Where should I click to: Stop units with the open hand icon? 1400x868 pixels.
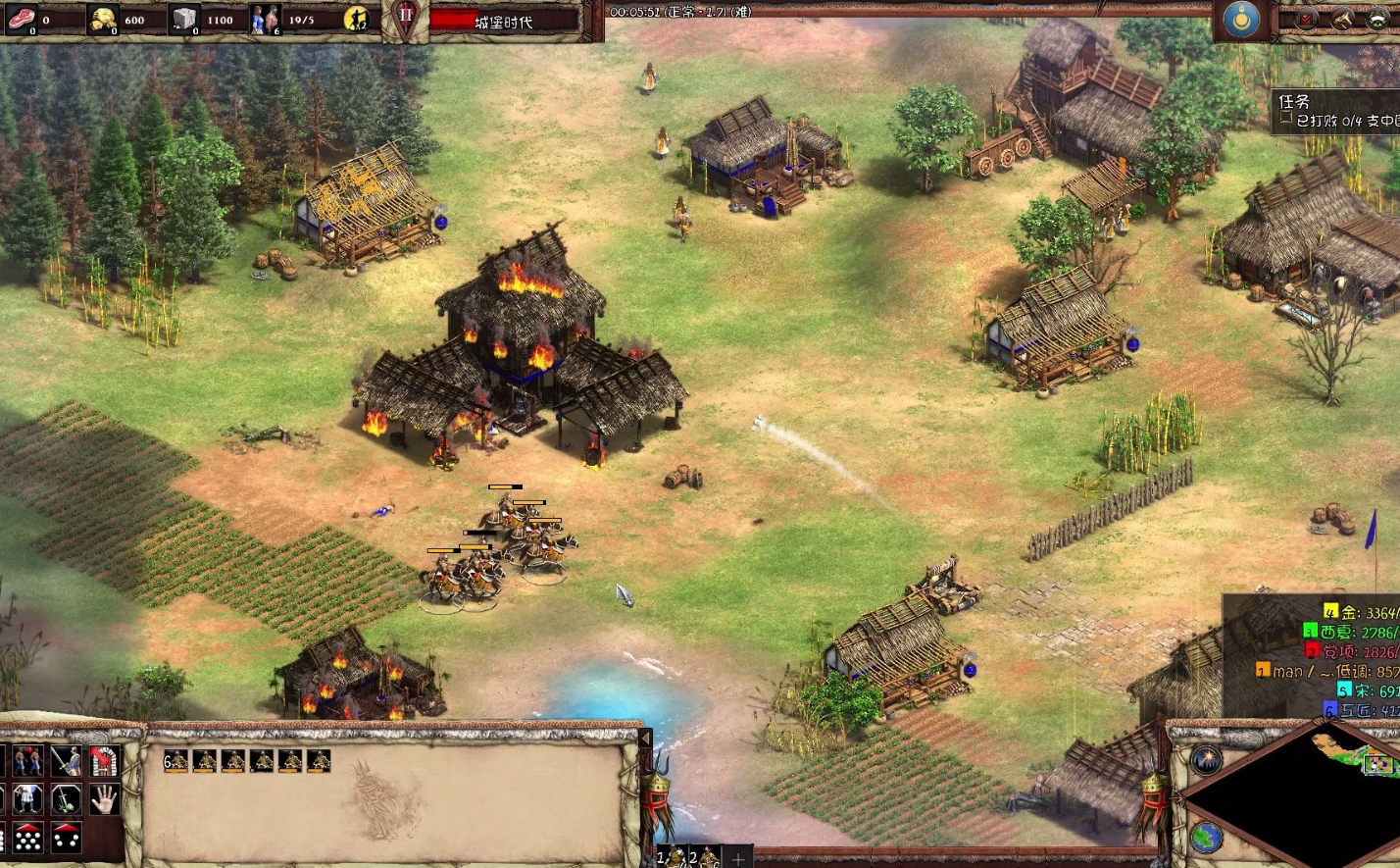pos(104,799)
